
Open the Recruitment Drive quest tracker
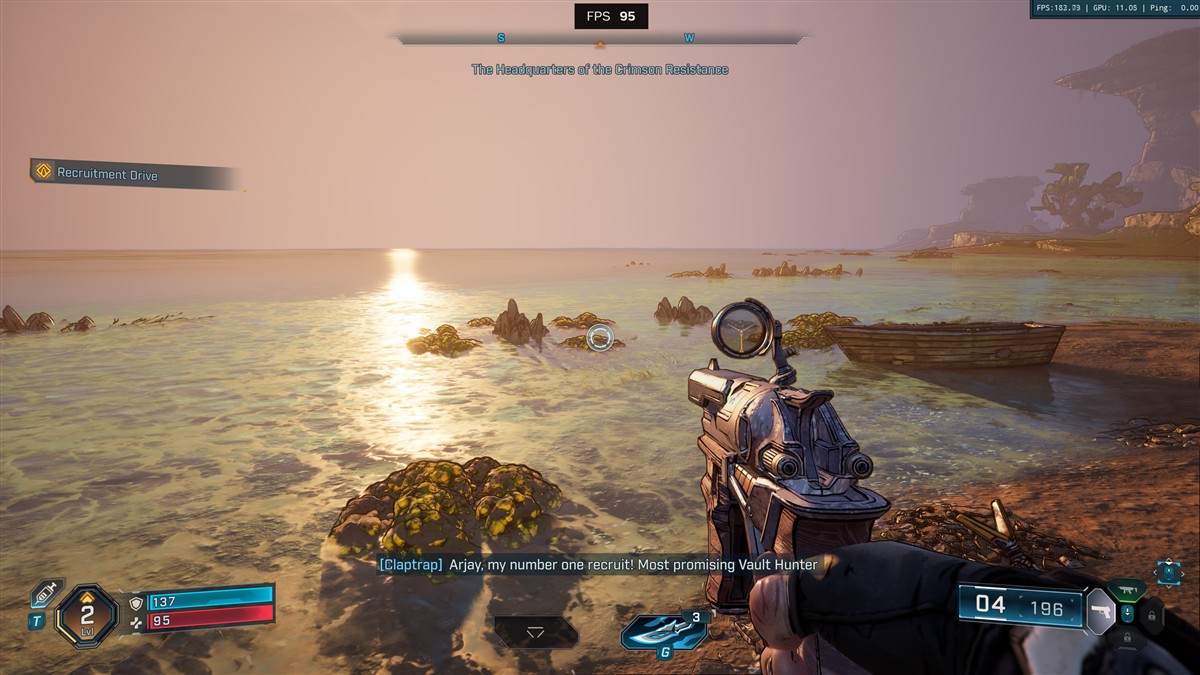point(107,173)
